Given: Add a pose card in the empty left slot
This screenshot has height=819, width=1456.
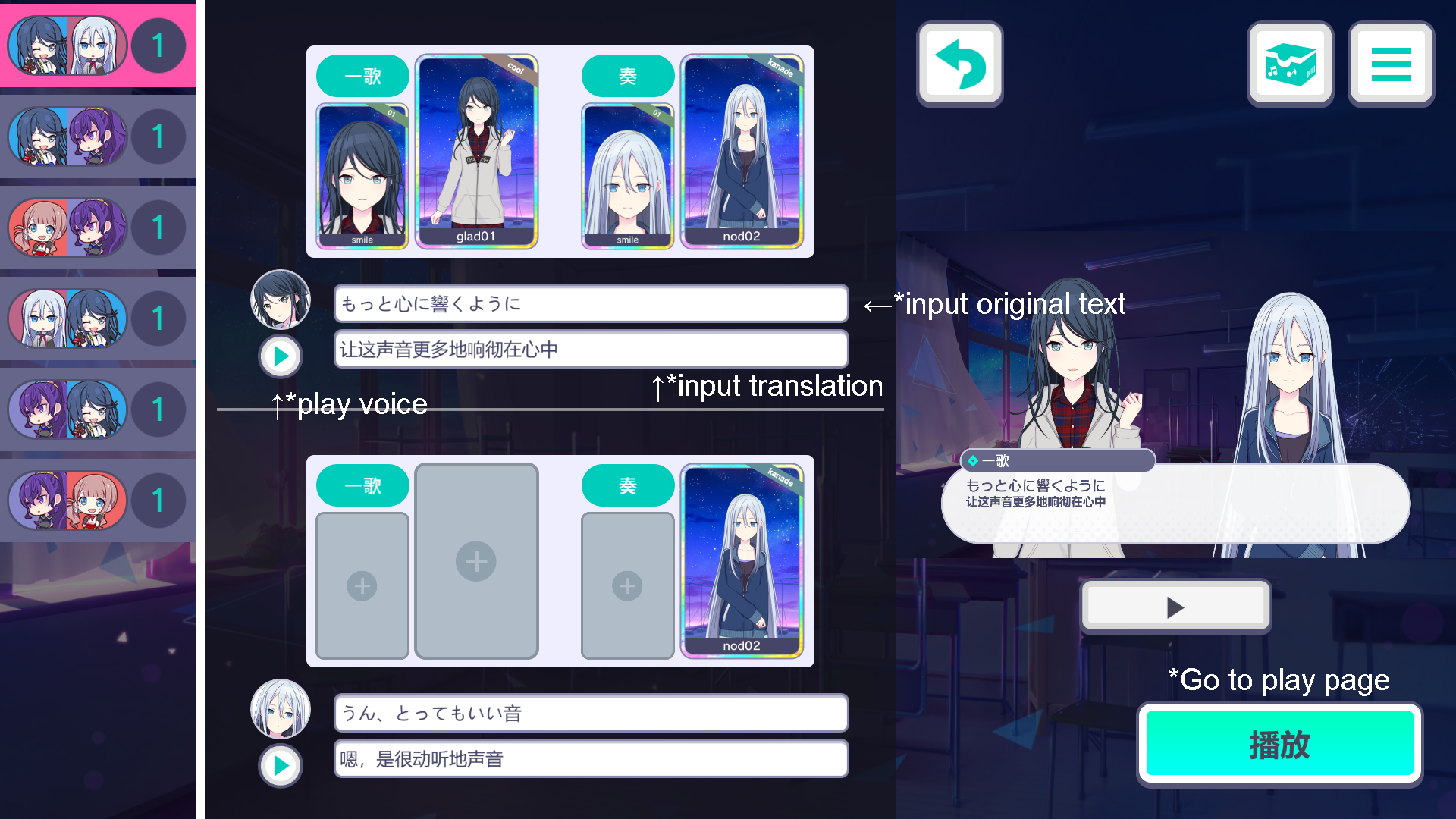Looking at the screenshot, I should 362,585.
